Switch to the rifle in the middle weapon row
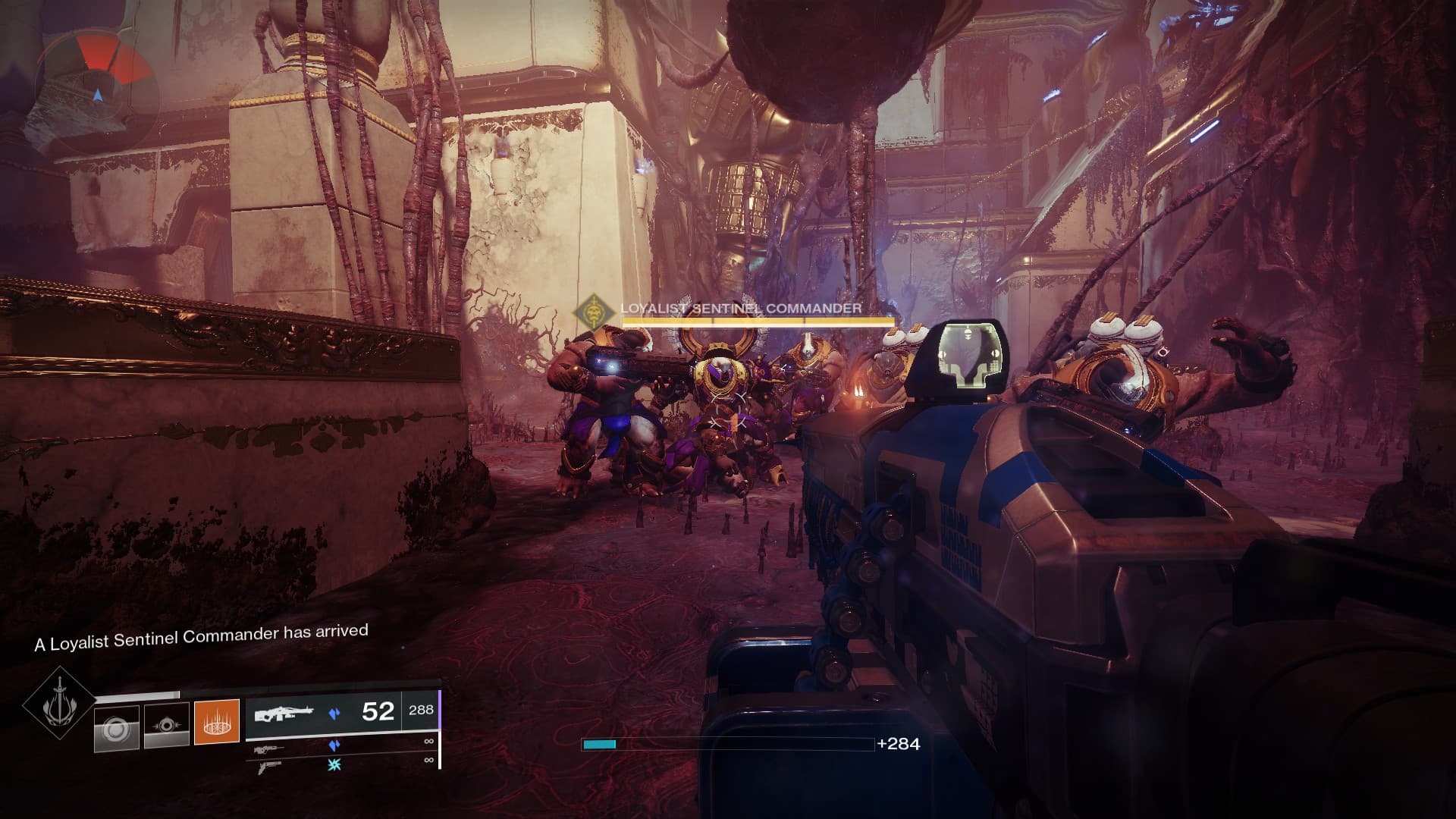 271,750
